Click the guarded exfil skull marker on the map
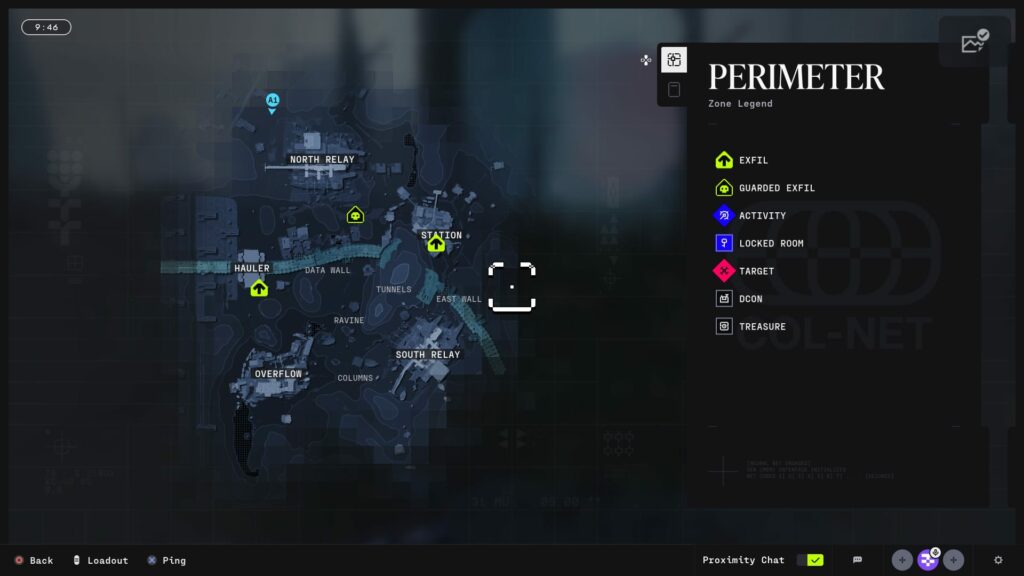 (x=355, y=214)
